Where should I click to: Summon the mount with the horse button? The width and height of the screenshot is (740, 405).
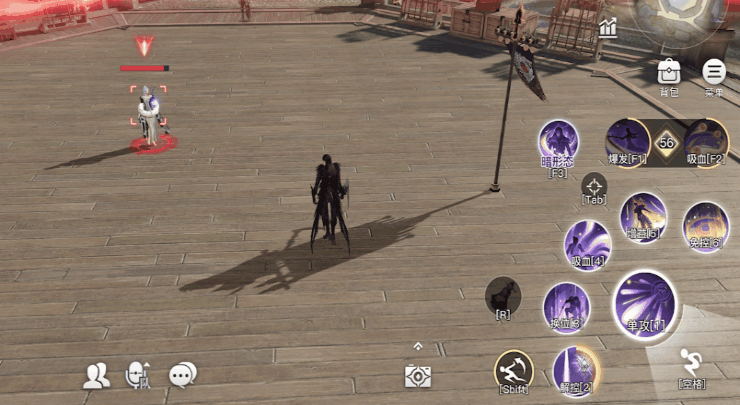[503, 295]
